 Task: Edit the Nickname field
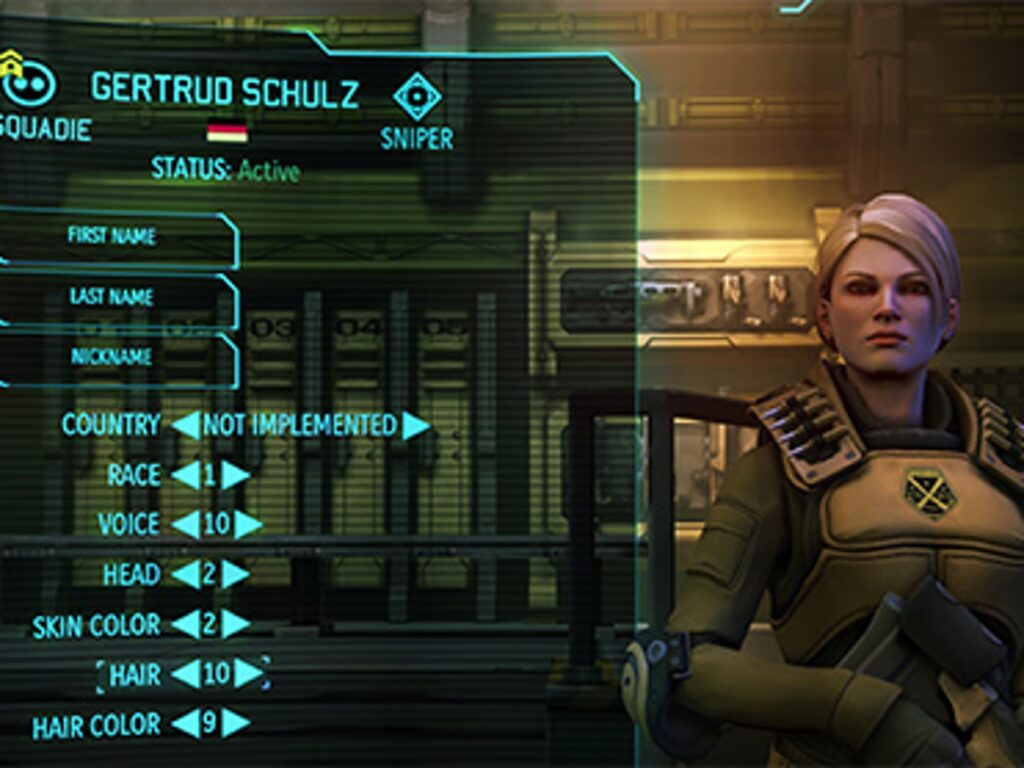pyautogui.click(x=115, y=357)
